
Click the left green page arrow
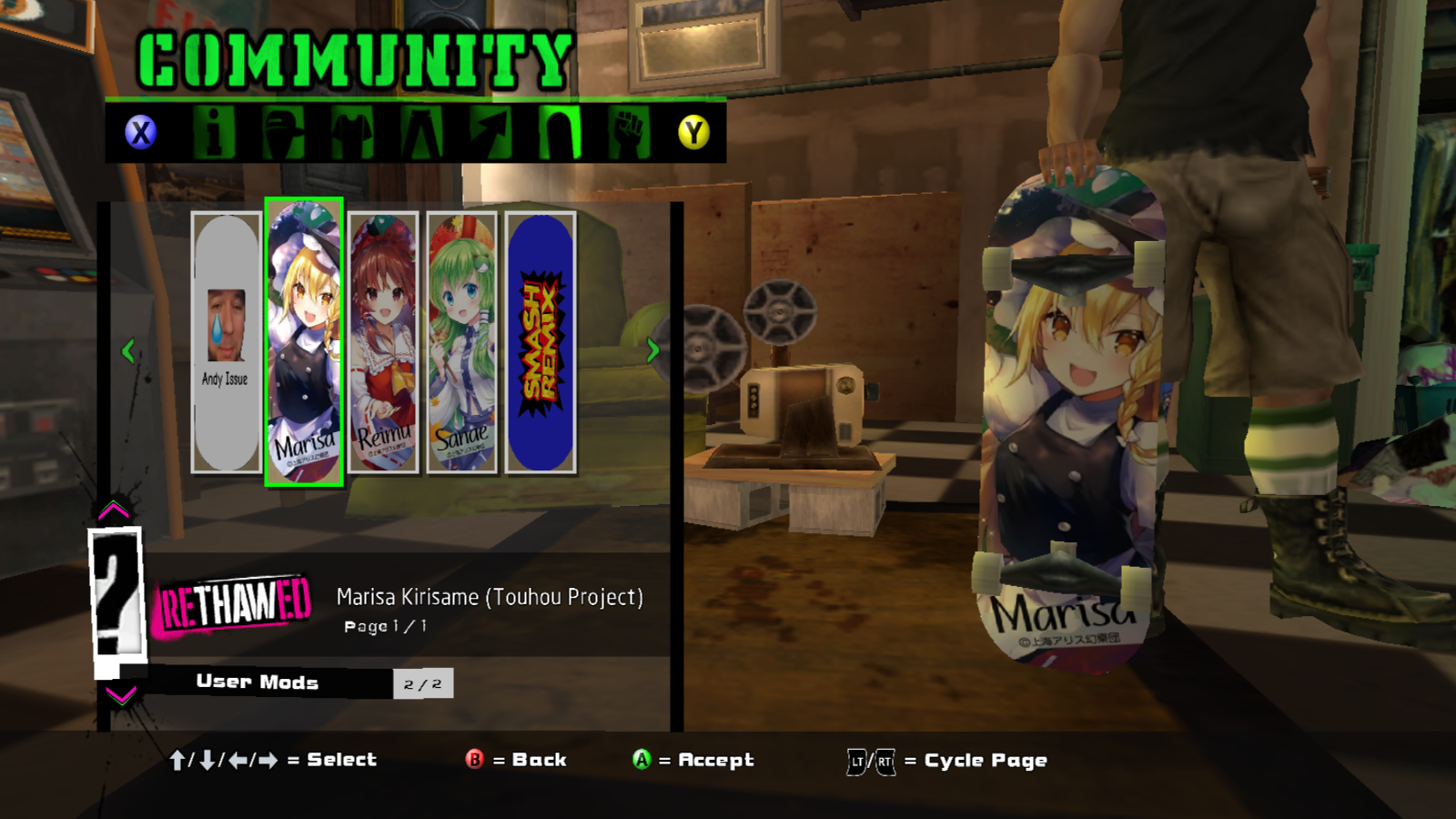click(x=128, y=350)
